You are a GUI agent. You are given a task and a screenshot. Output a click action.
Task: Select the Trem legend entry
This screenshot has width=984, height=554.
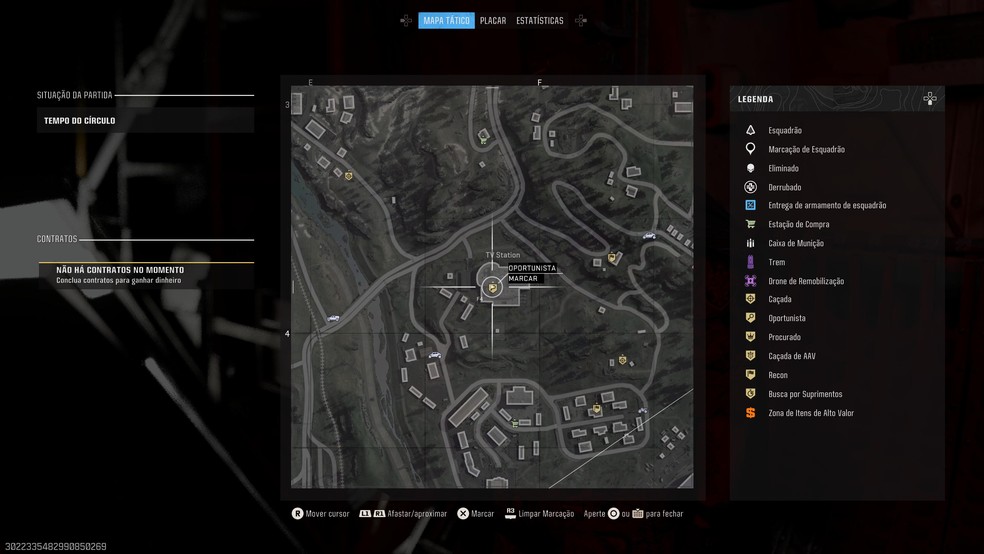pos(776,262)
